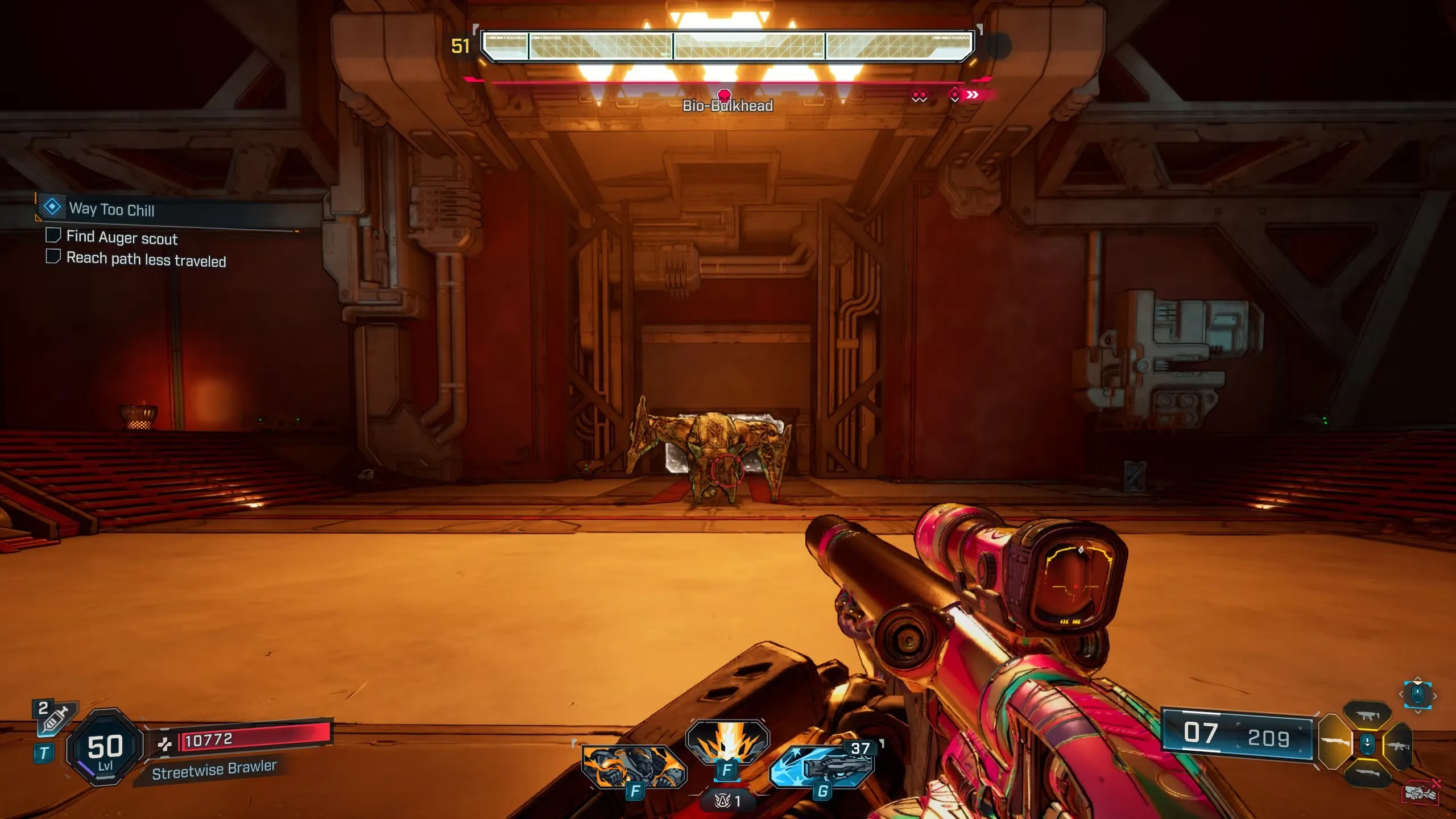Switch to the SMG weapon slot

pyautogui.click(x=1367, y=716)
